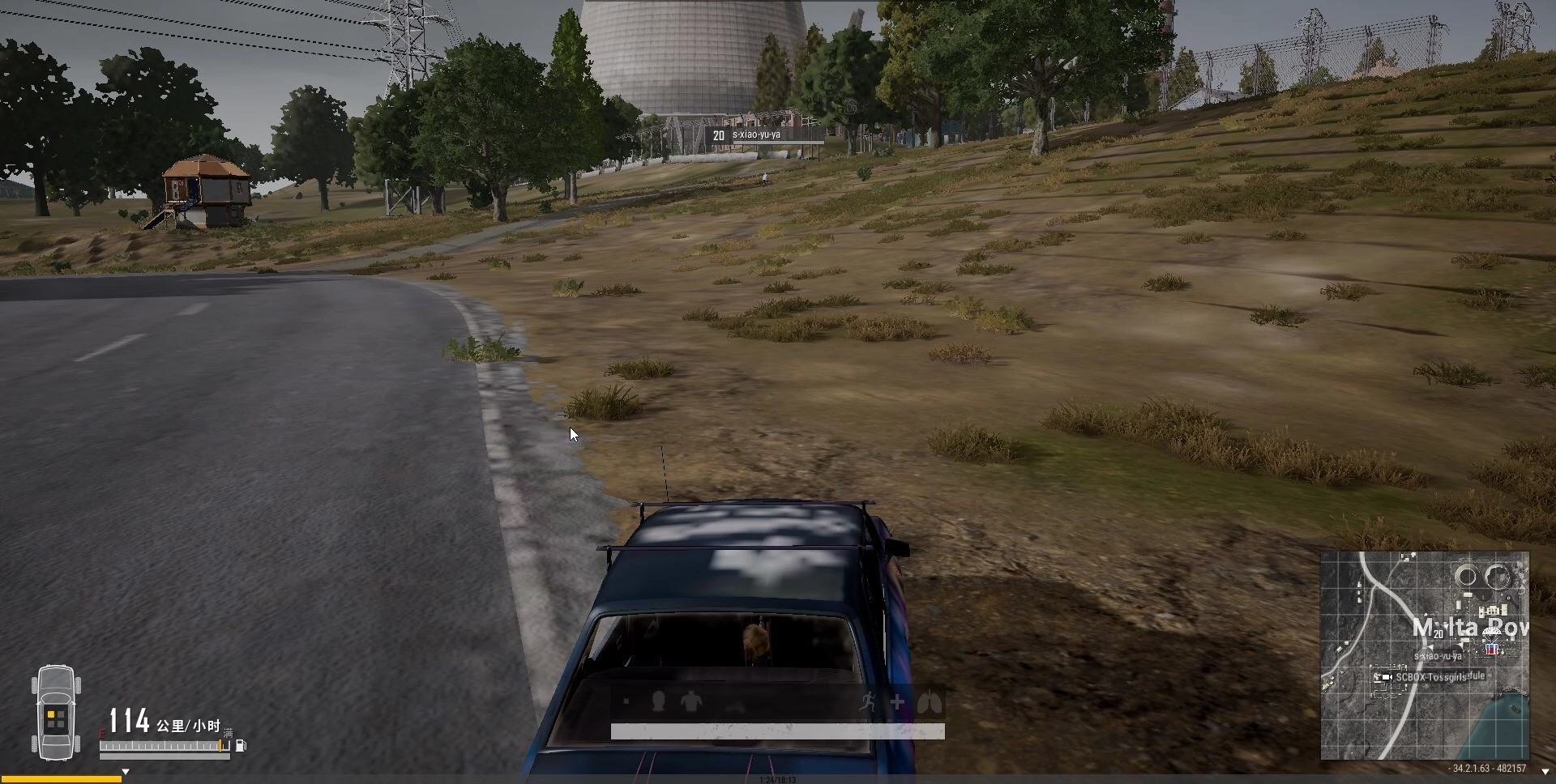Click the white triangle replay timeline marker

(x=126, y=772)
